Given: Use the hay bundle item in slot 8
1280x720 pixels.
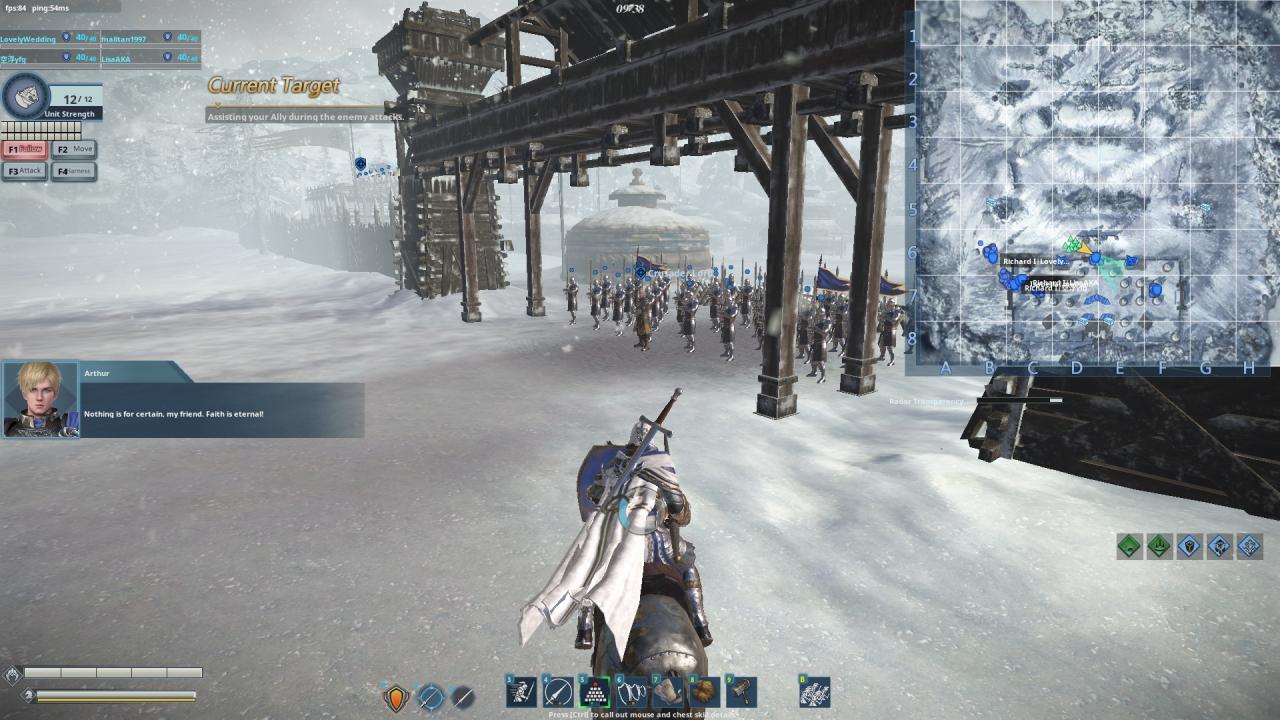Looking at the screenshot, I should 705,692.
